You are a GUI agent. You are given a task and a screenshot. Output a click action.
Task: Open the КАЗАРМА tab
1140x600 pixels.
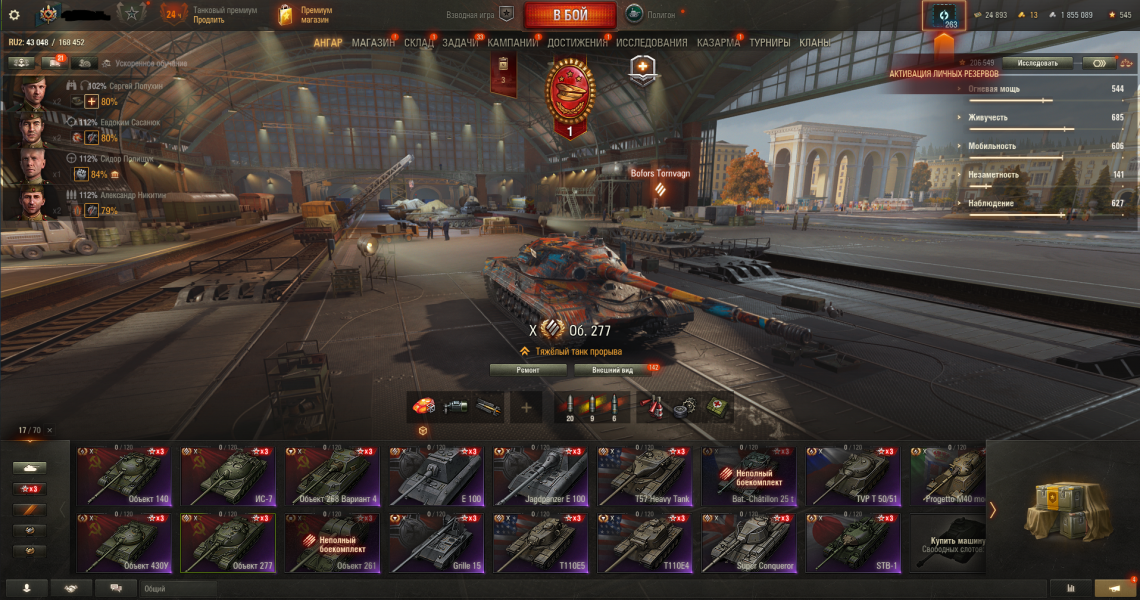tap(718, 43)
